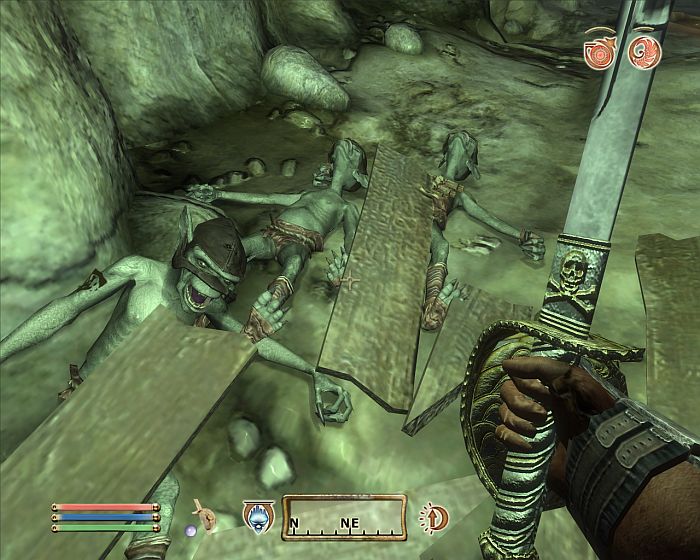The width and height of the screenshot is (700, 560).
Task: Click the equipped weapon icon
Action: [x=207, y=514]
